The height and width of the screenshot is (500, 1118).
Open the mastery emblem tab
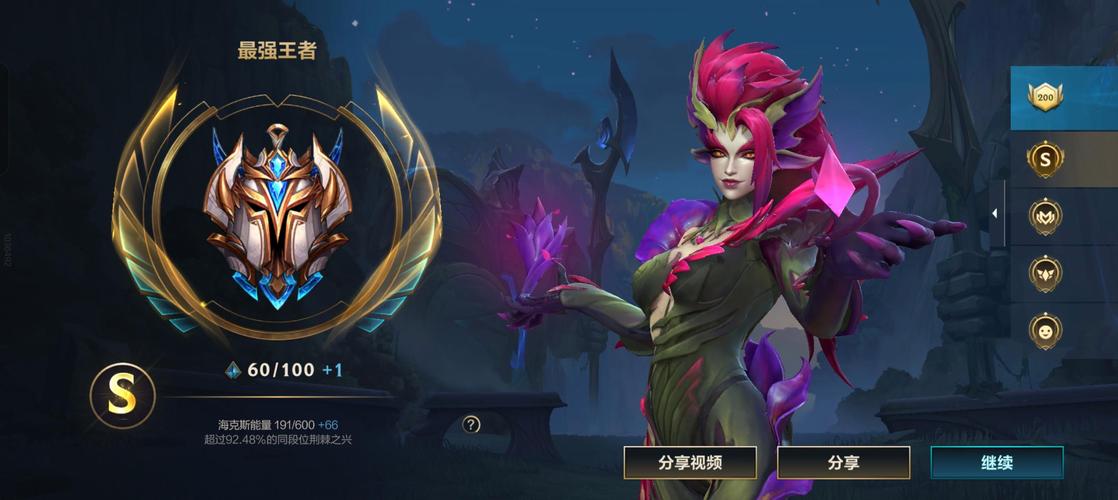(1046, 216)
